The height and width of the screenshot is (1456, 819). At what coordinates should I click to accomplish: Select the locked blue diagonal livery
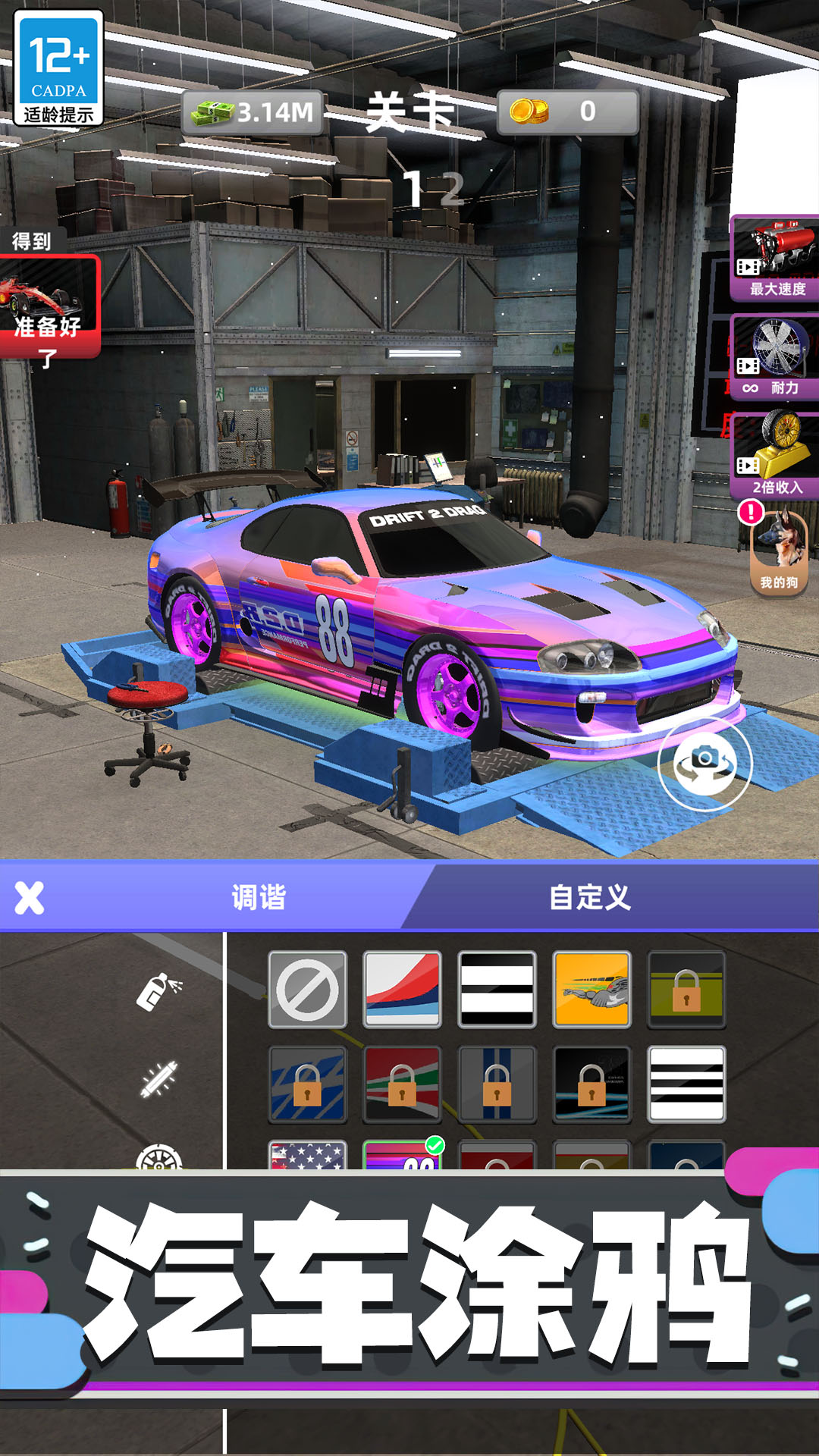(307, 1084)
